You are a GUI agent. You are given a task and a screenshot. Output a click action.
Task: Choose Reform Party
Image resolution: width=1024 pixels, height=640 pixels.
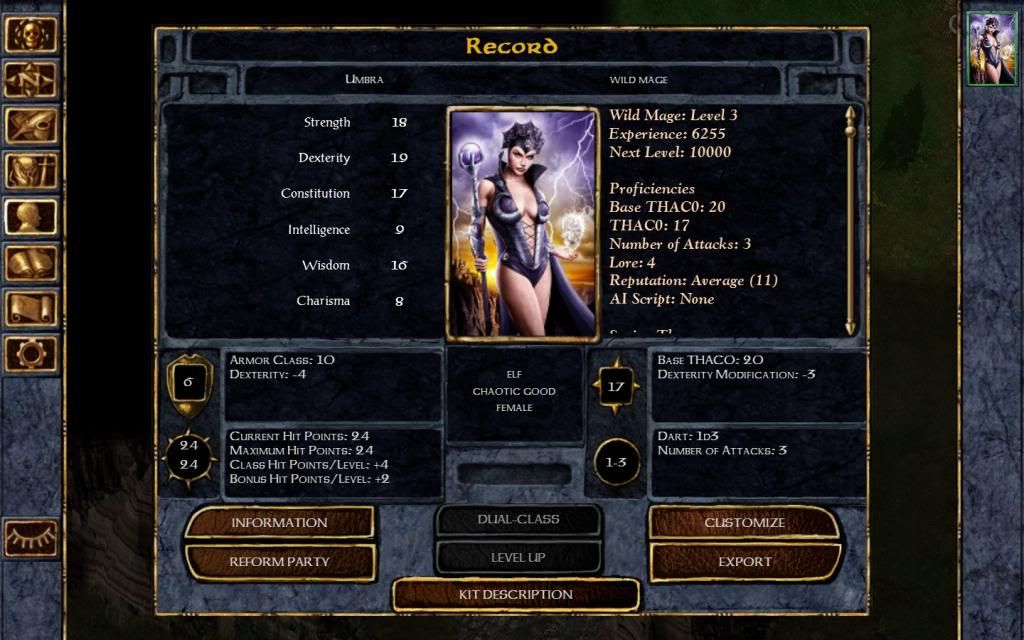(279, 562)
